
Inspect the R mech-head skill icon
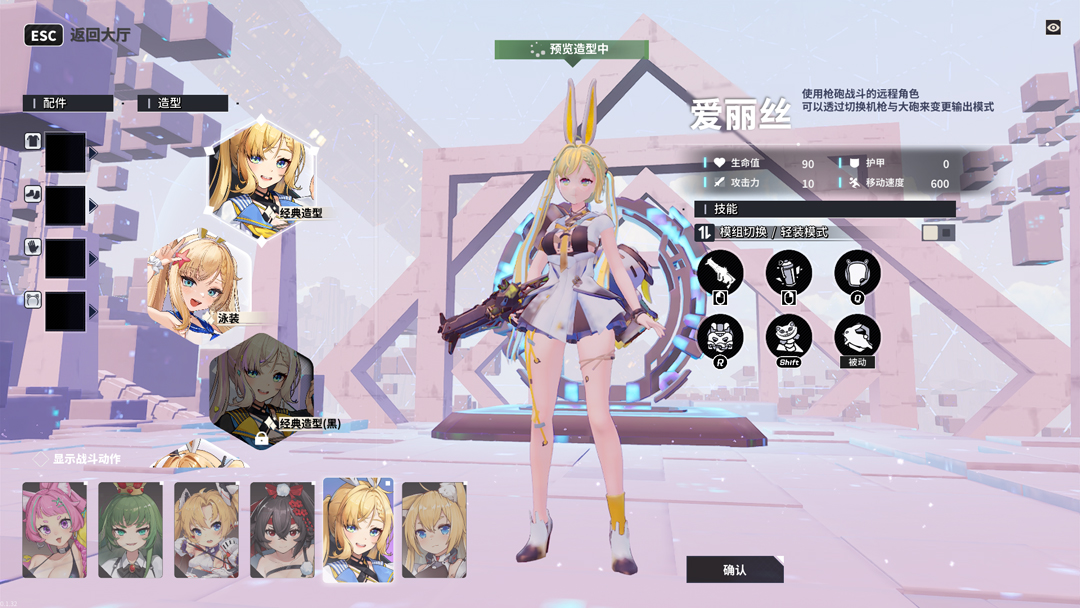(x=720, y=335)
